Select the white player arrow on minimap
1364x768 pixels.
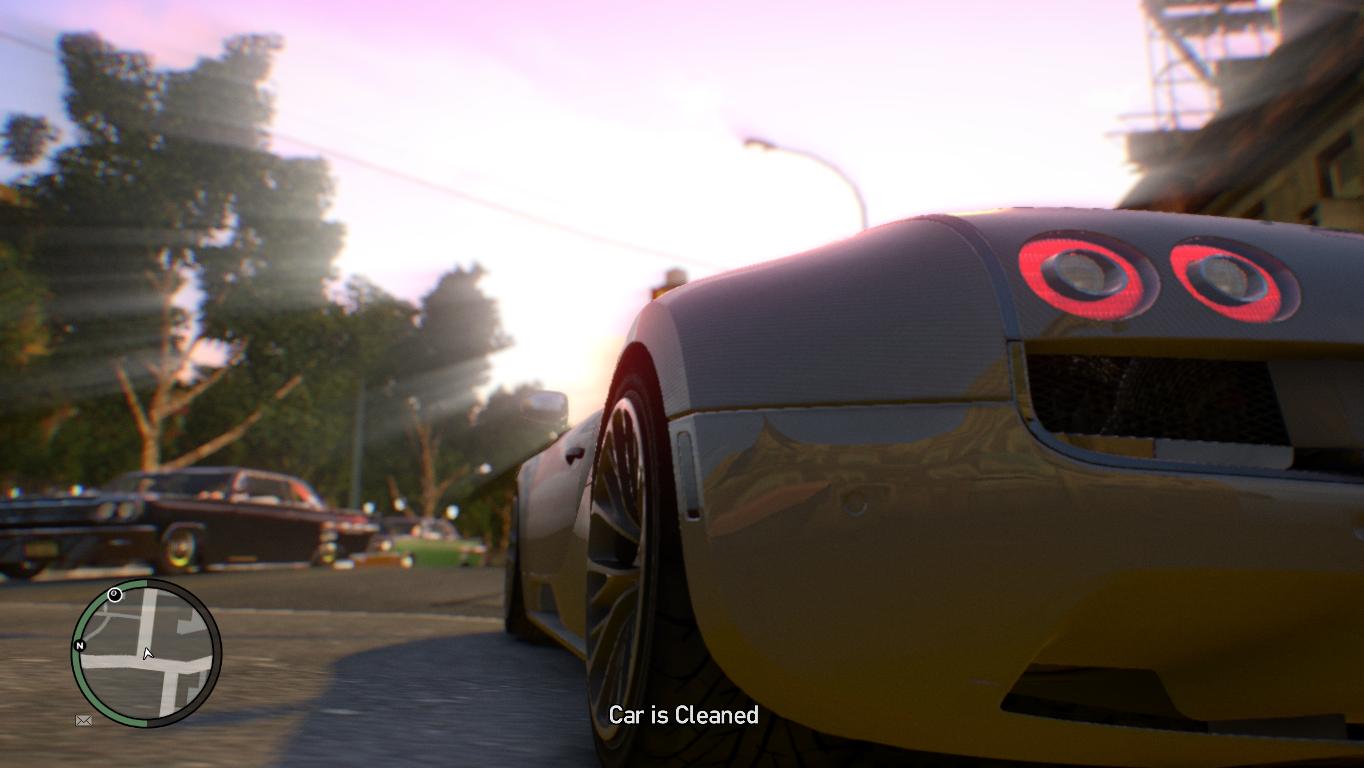tap(147, 654)
